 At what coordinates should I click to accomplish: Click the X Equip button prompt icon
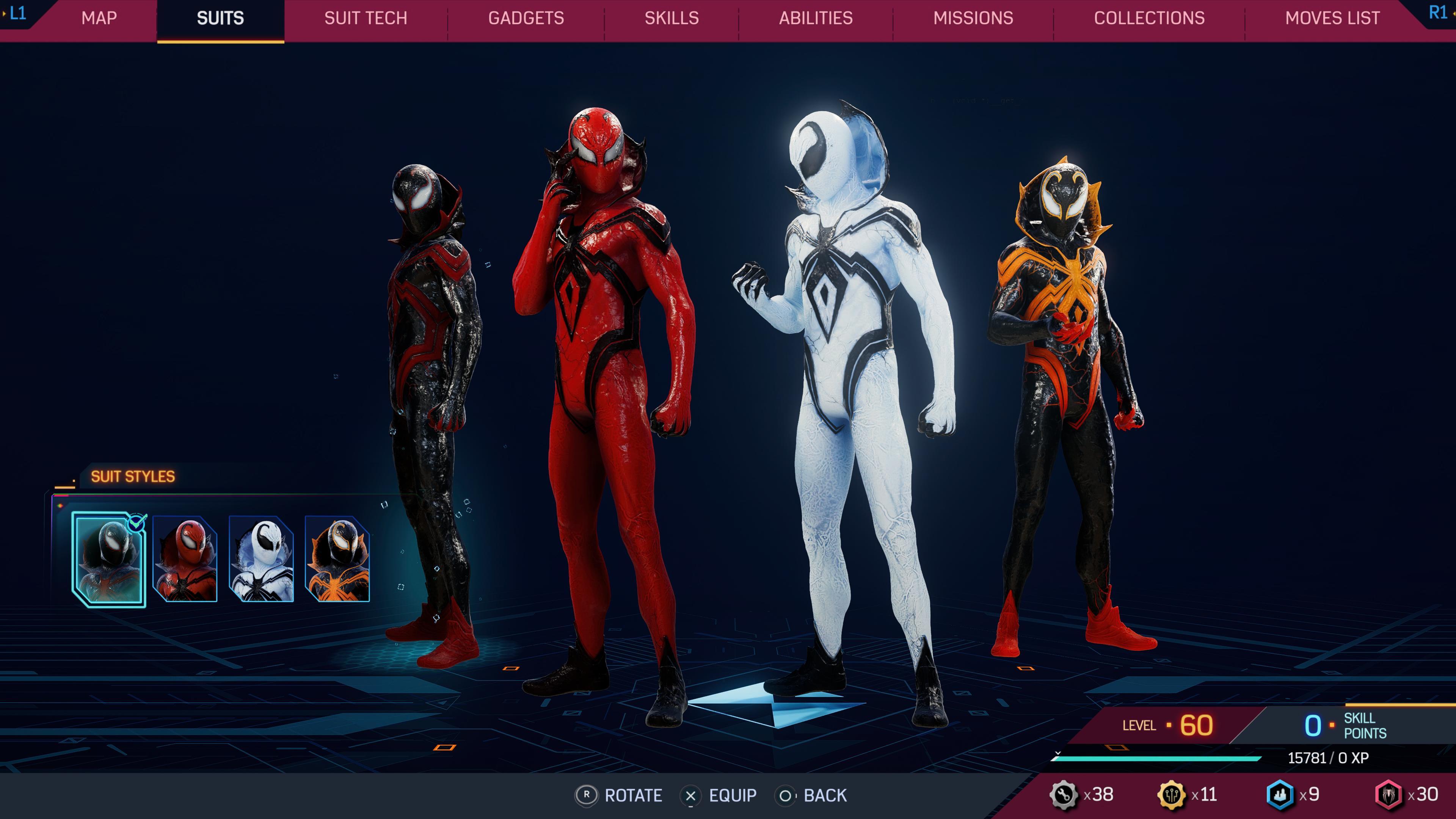click(691, 796)
